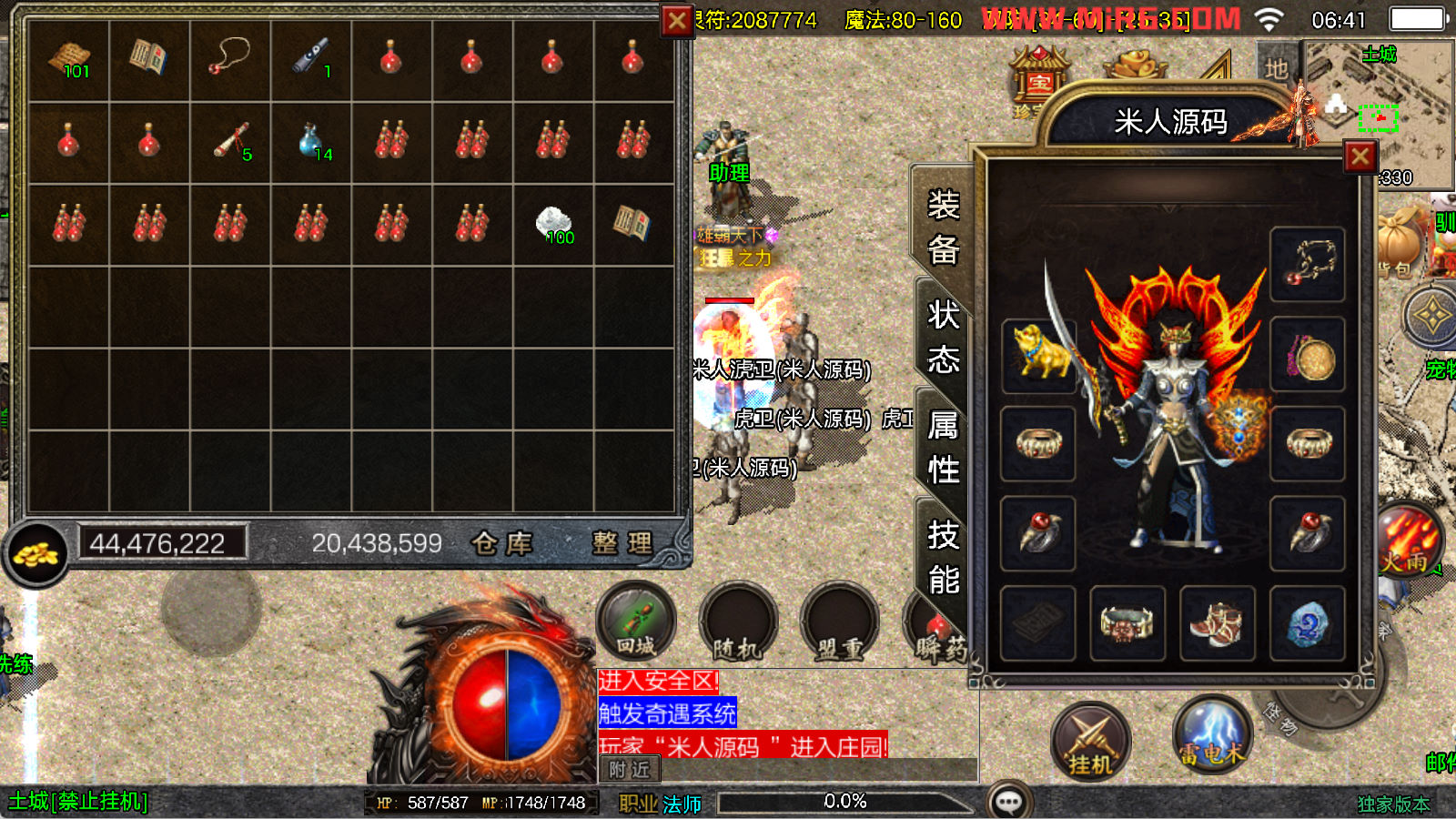Cast the 雷电术 lightning spell

(1212, 733)
